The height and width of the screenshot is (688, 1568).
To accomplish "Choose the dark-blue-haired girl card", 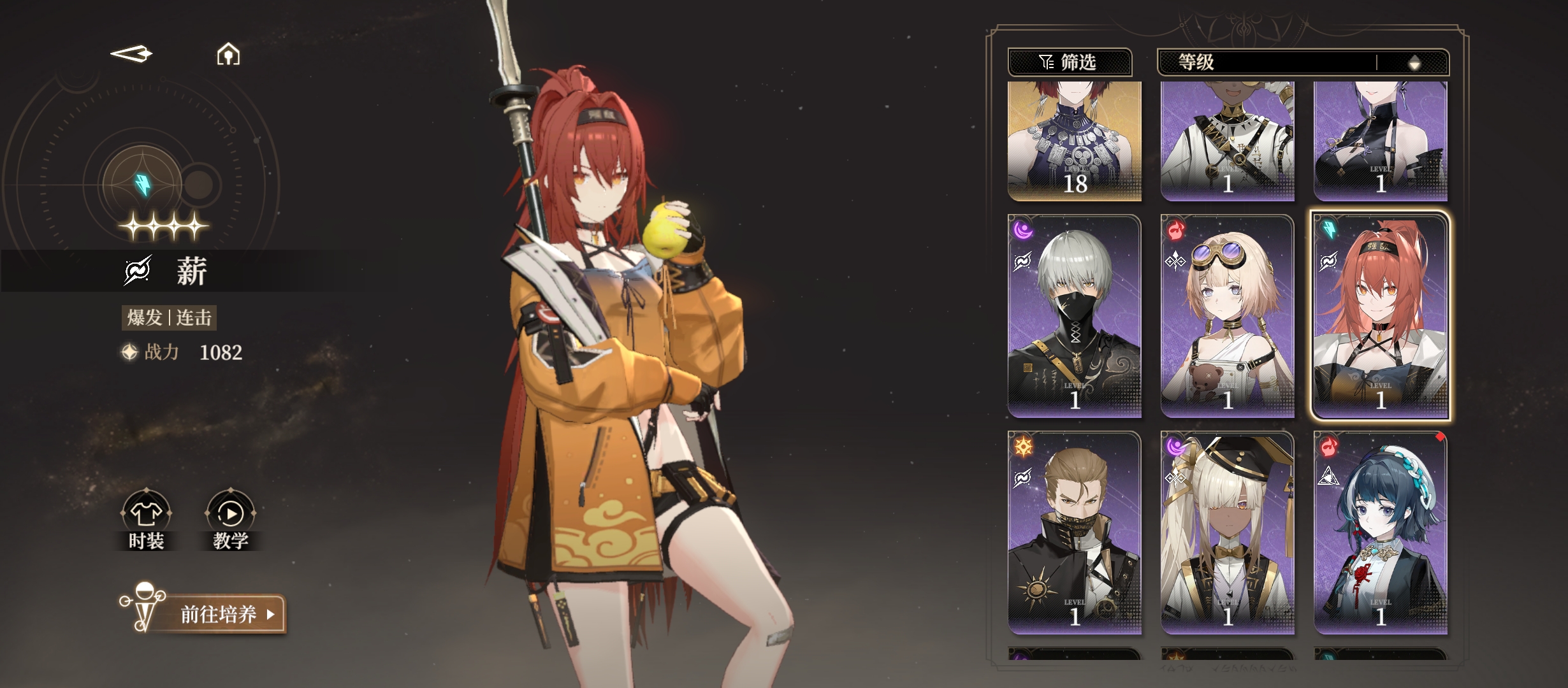I will (x=1381, y=533).
